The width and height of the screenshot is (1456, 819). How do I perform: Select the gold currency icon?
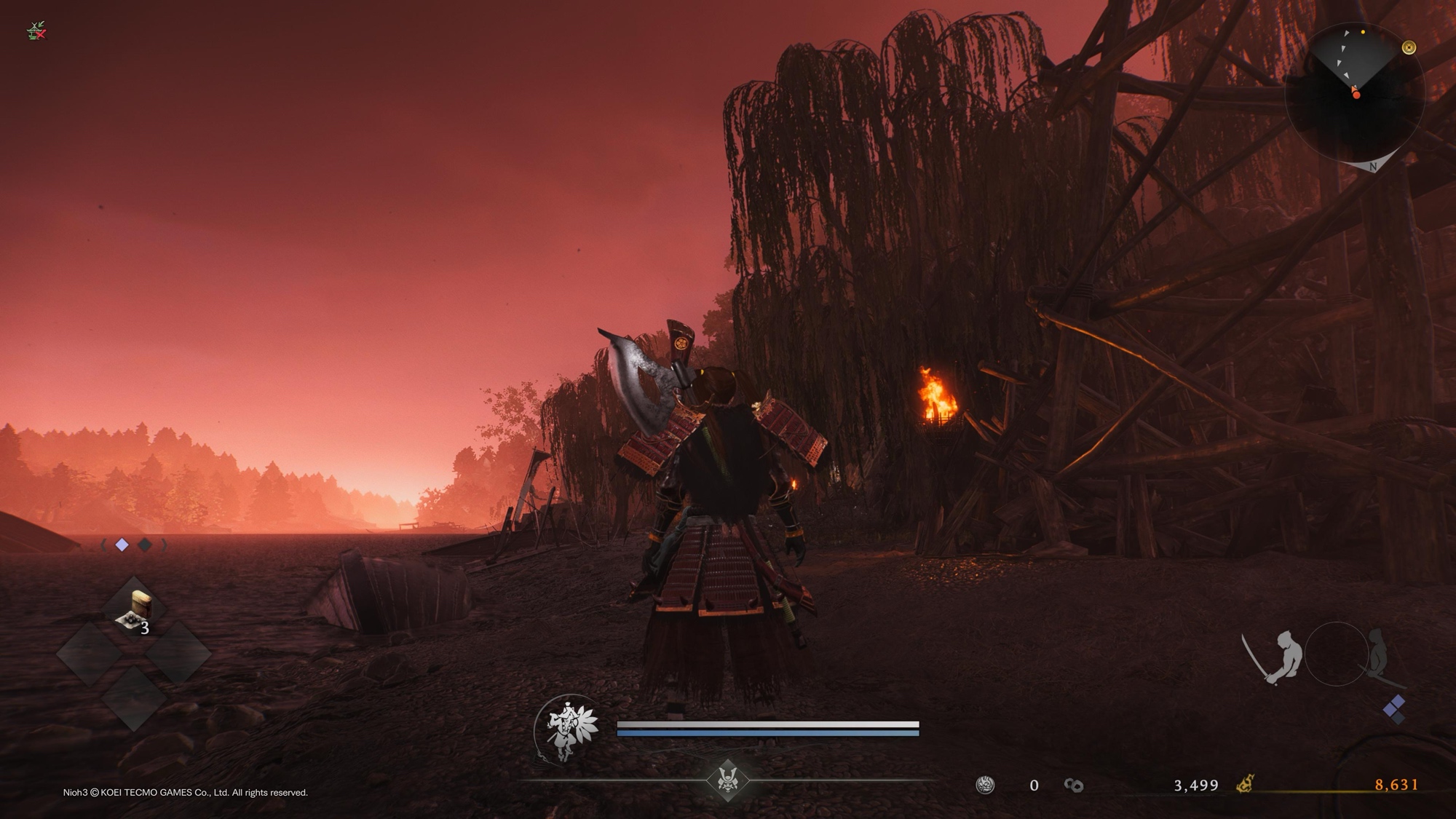[x=1245, y=785]
